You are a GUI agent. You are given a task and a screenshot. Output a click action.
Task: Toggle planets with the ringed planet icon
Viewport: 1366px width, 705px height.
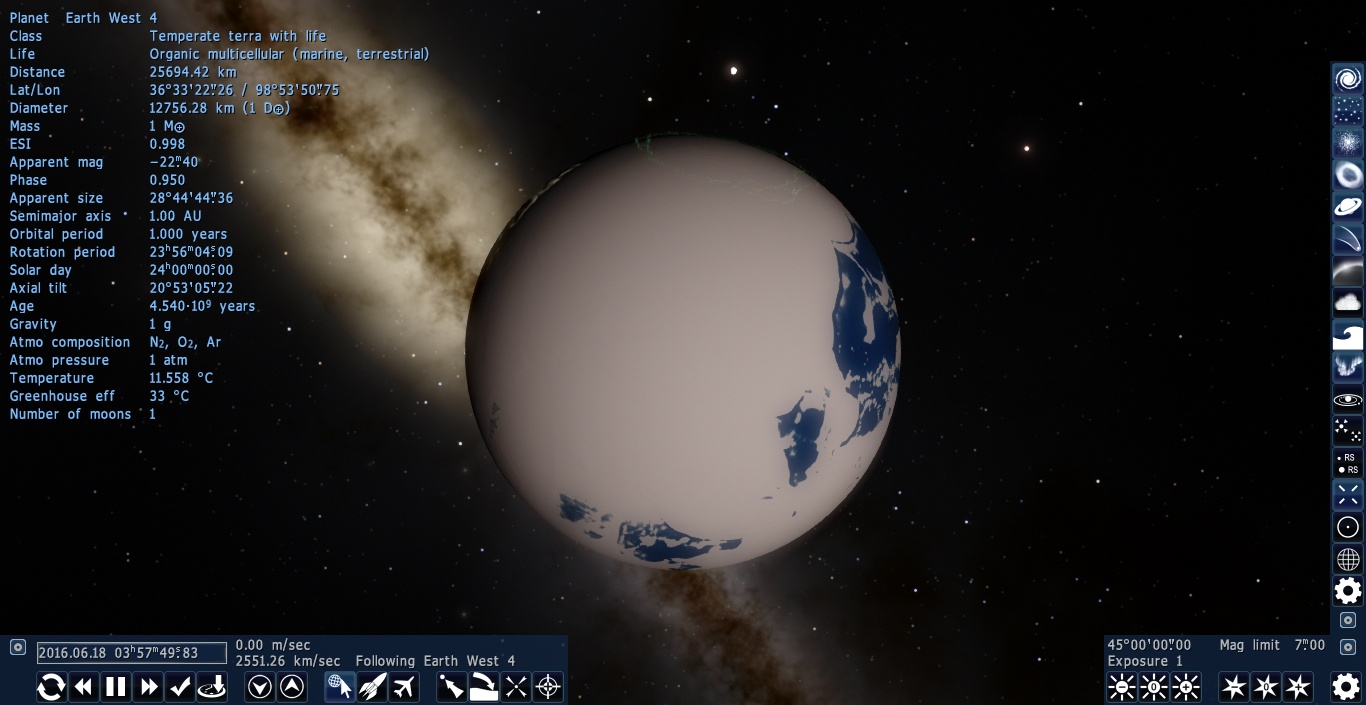pyautogui.click(x=1348, y=207)
